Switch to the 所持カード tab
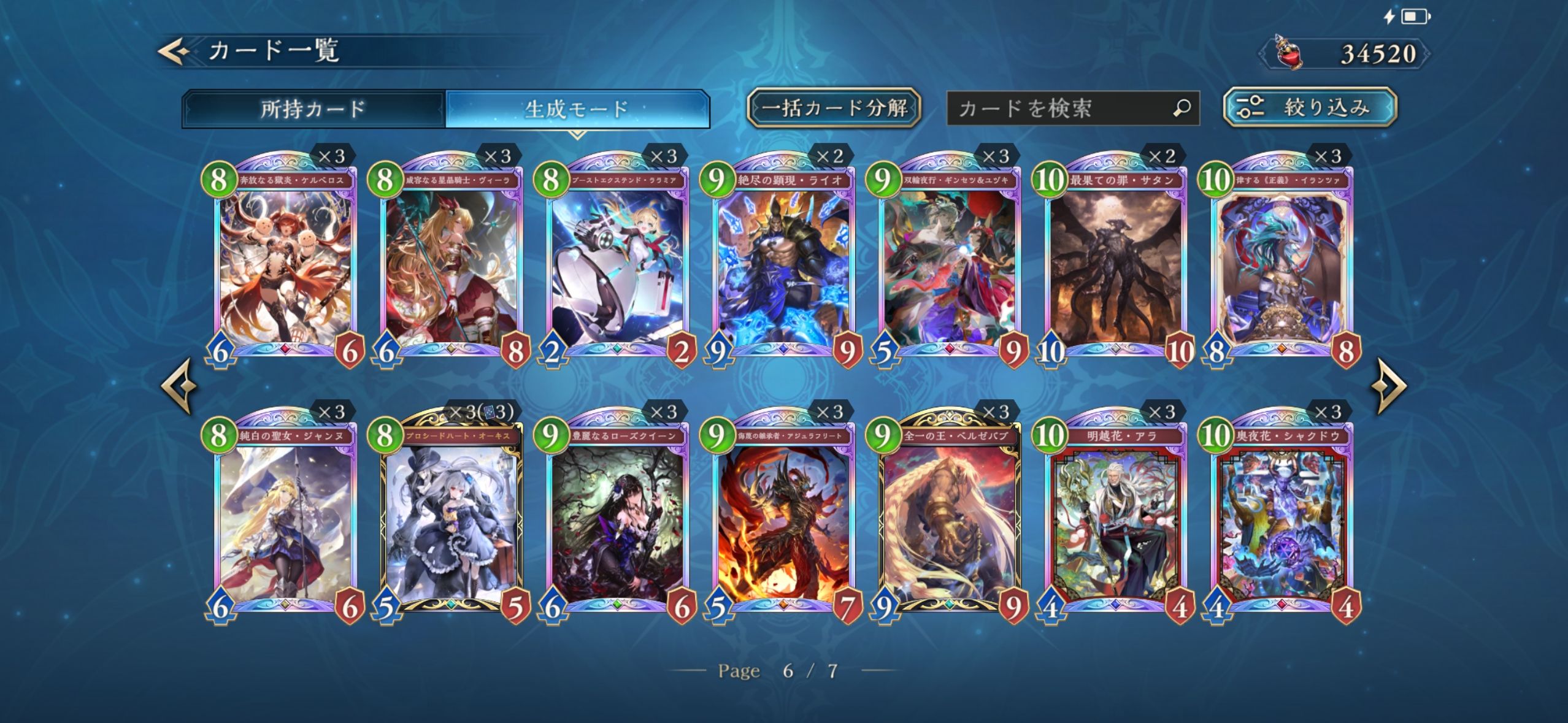The height and width of the screenshot is (723, 1568). [313, 109]
